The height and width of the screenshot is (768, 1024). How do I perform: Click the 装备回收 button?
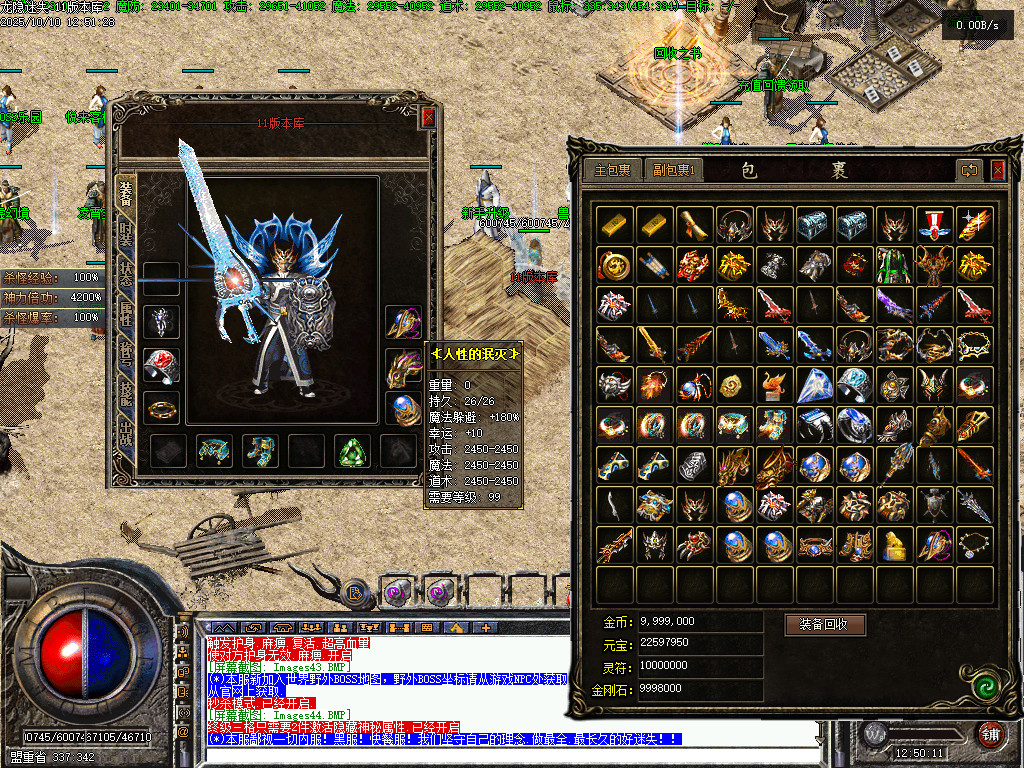824,624
